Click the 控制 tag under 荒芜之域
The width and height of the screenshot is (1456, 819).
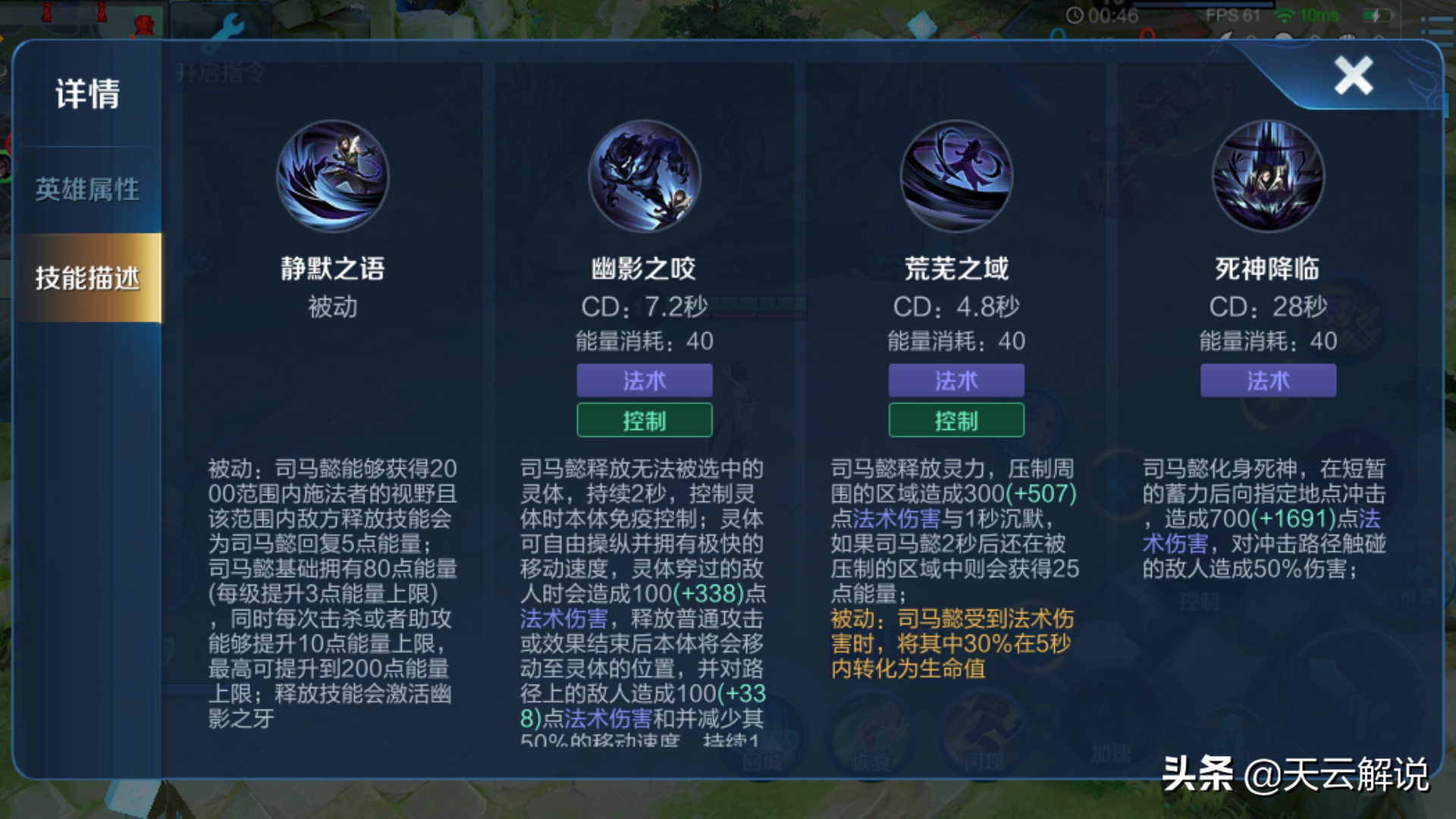[x=956, y=419]
